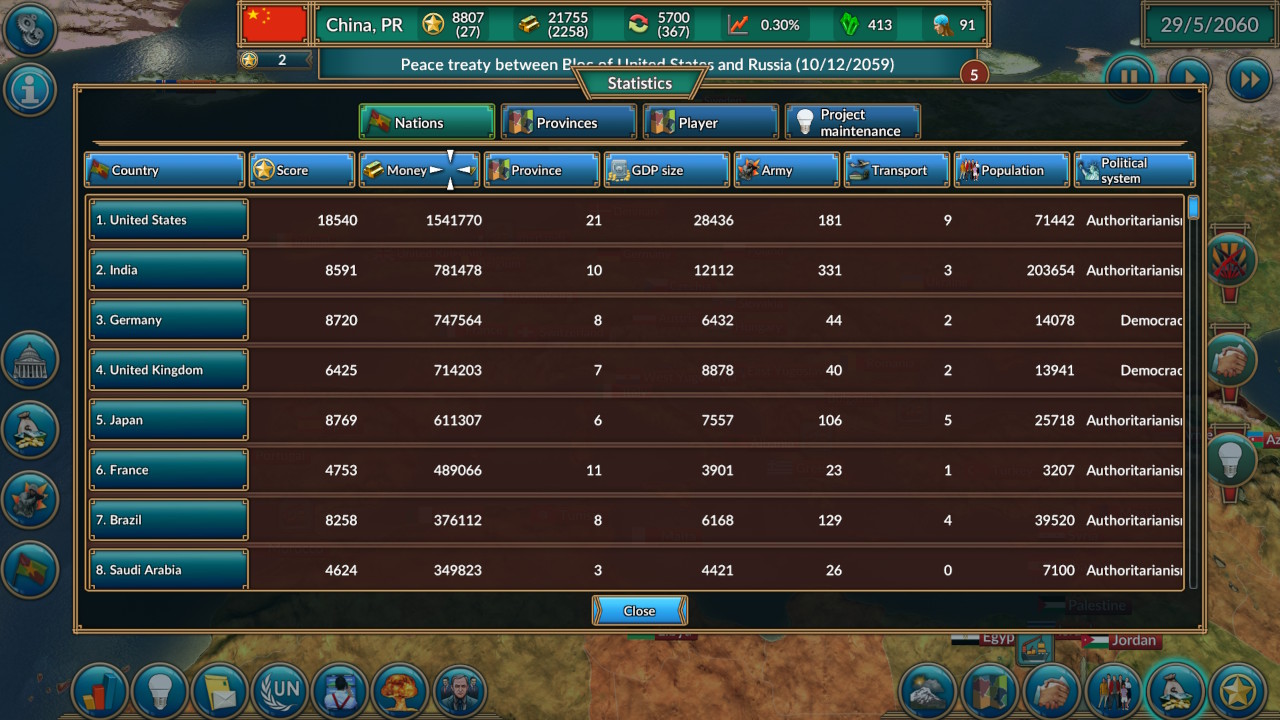Pause the game with the pause button
The width and height of the screenshot is (1280, 720).
pyautogui.click(x=1129, y=78)
